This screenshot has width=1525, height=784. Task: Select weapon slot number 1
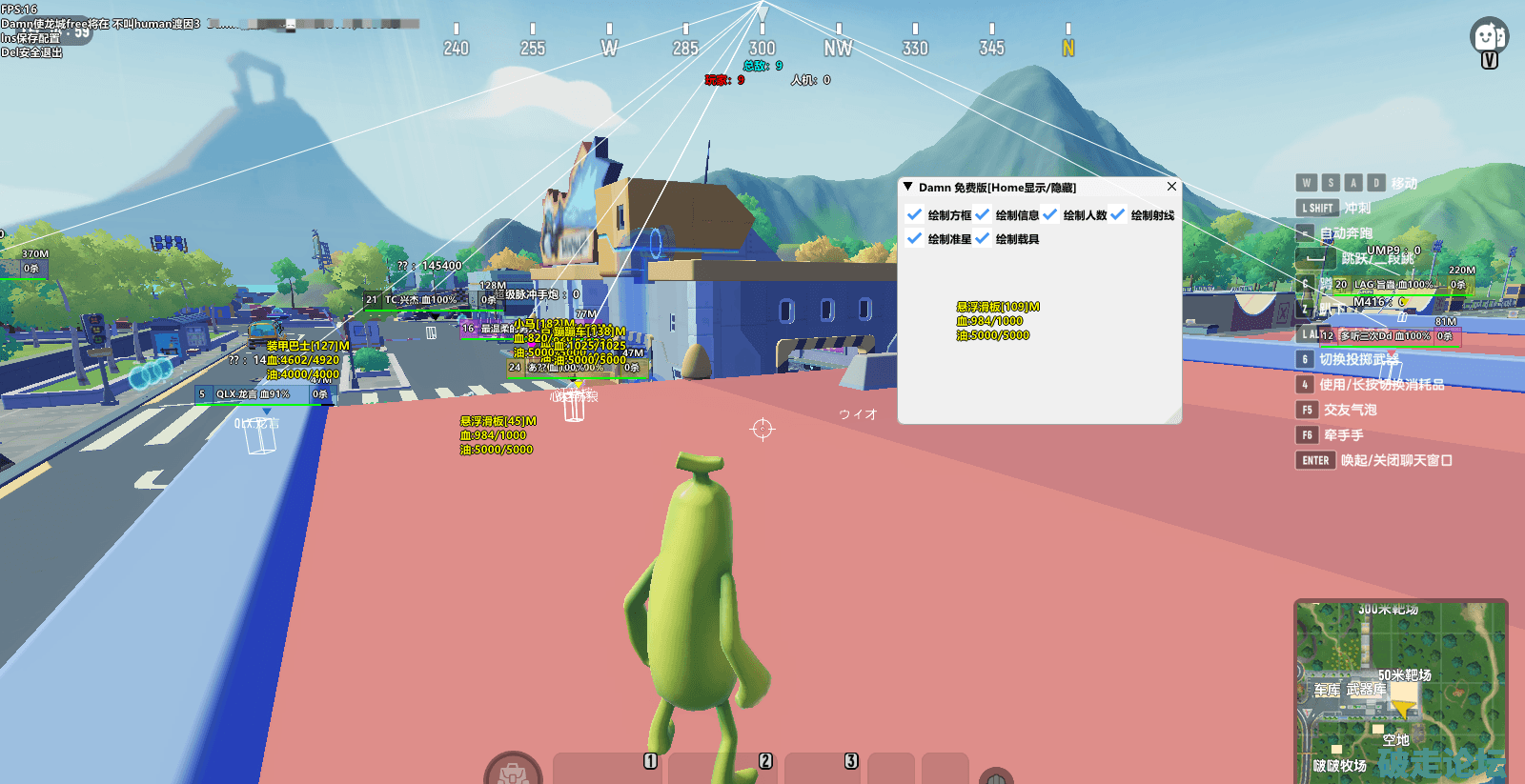[x=609, y=768]
